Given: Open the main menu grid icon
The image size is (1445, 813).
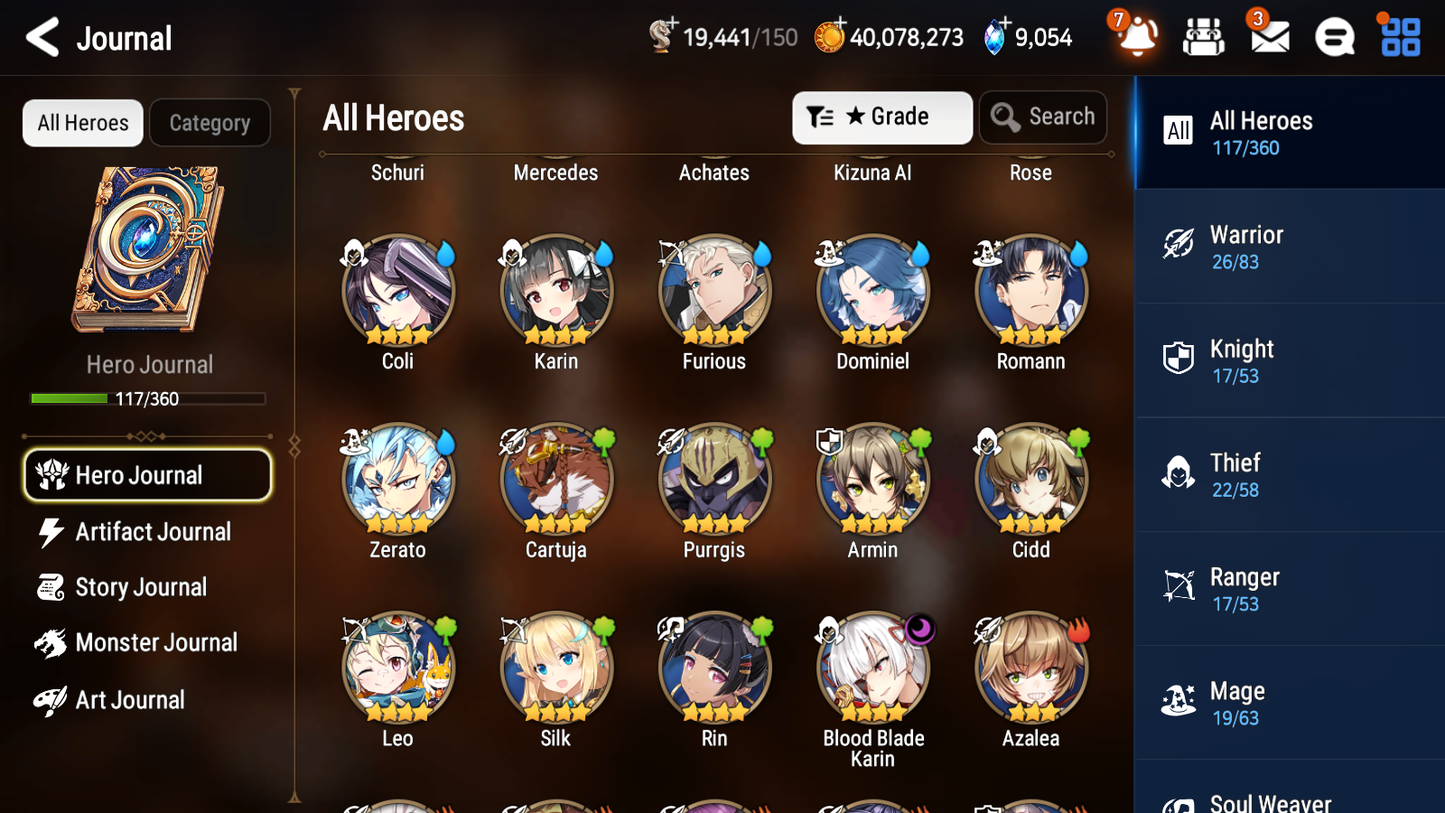Looking at the screenshot, I should 1398,36.
